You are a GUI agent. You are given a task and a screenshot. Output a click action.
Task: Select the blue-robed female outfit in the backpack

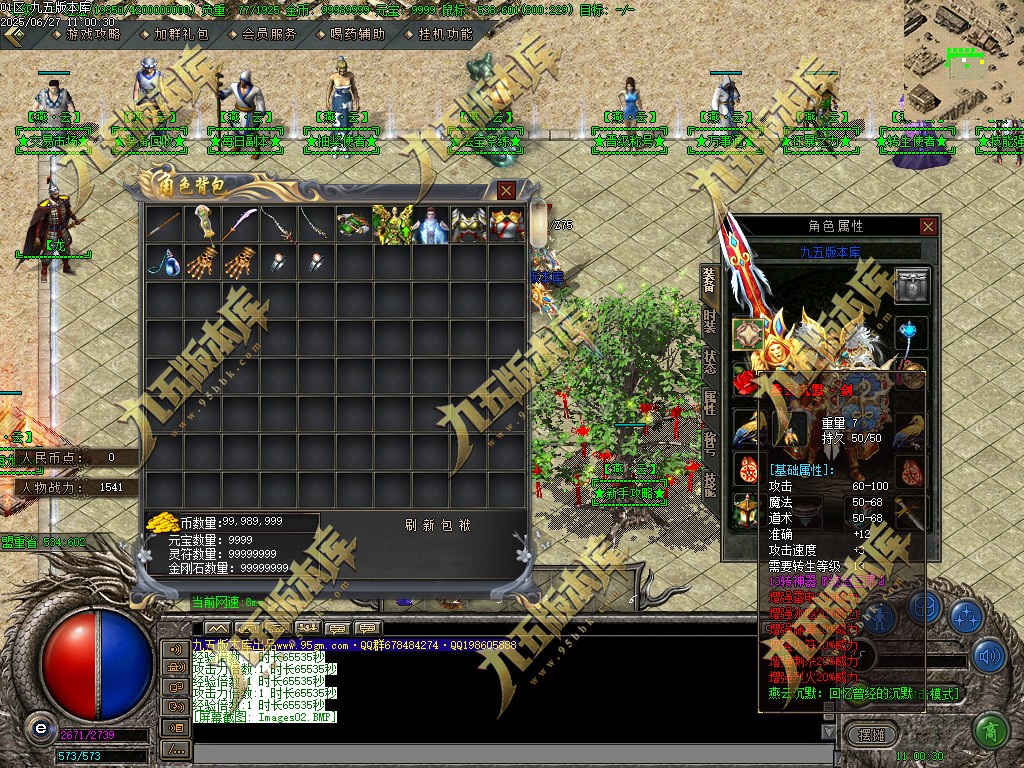point(430,224)
